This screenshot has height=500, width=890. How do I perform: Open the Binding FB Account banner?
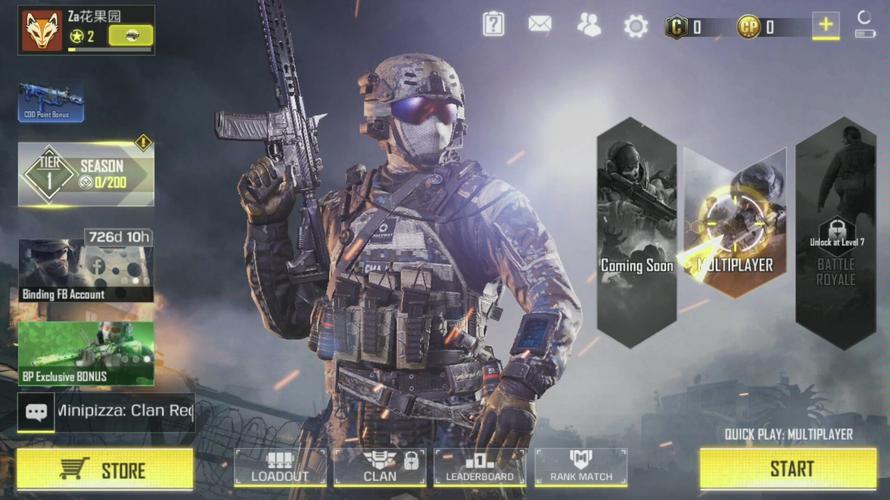tap(86, 268)
